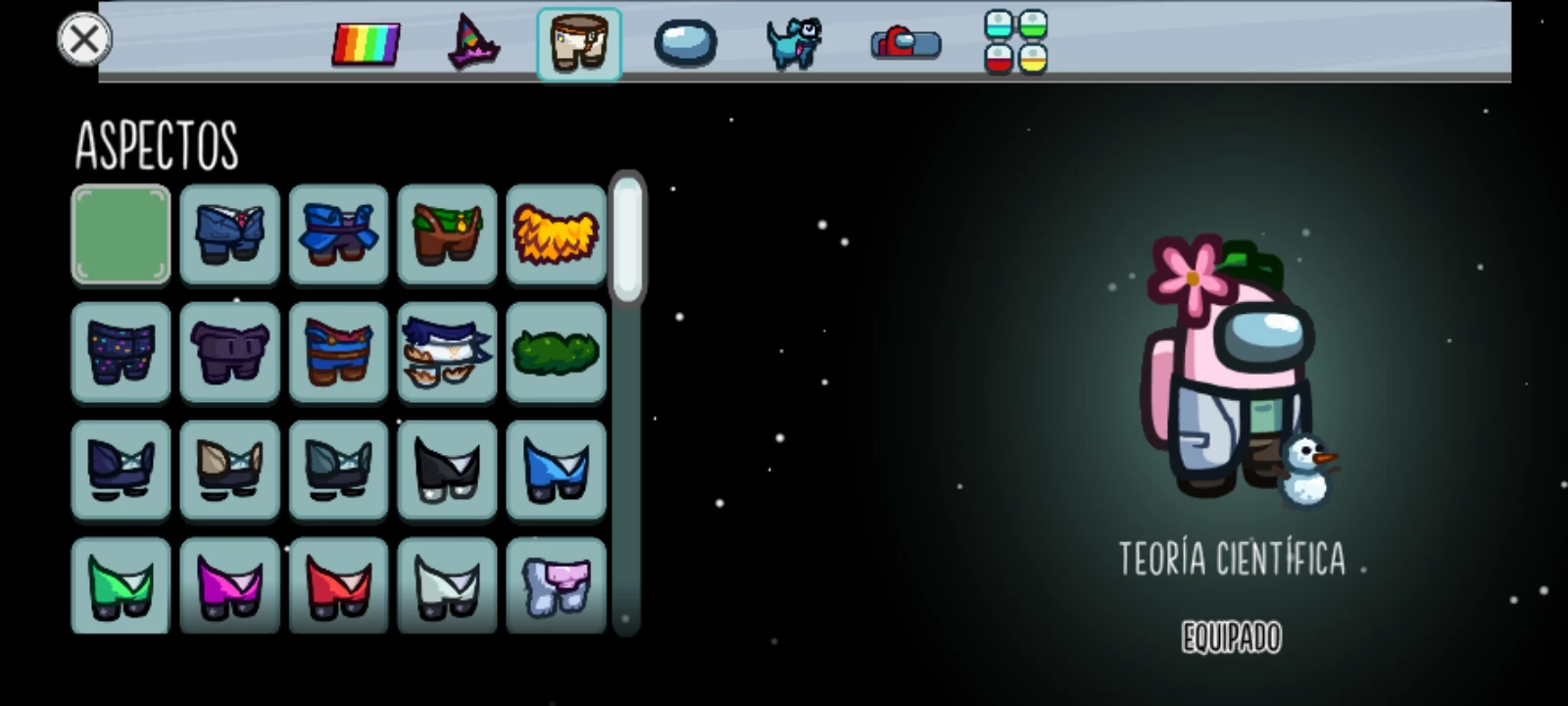This screenshot has height=706, width=1568.
Task: Choose the orange furry skin
Action: [556, 234]
